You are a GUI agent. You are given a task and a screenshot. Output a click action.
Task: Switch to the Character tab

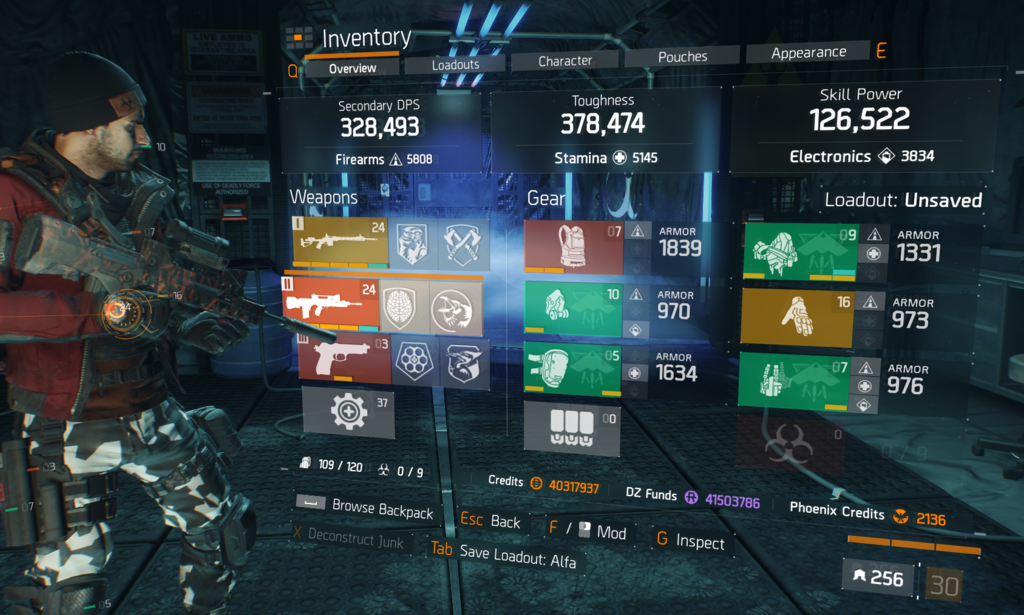click(x=565, y=61)
